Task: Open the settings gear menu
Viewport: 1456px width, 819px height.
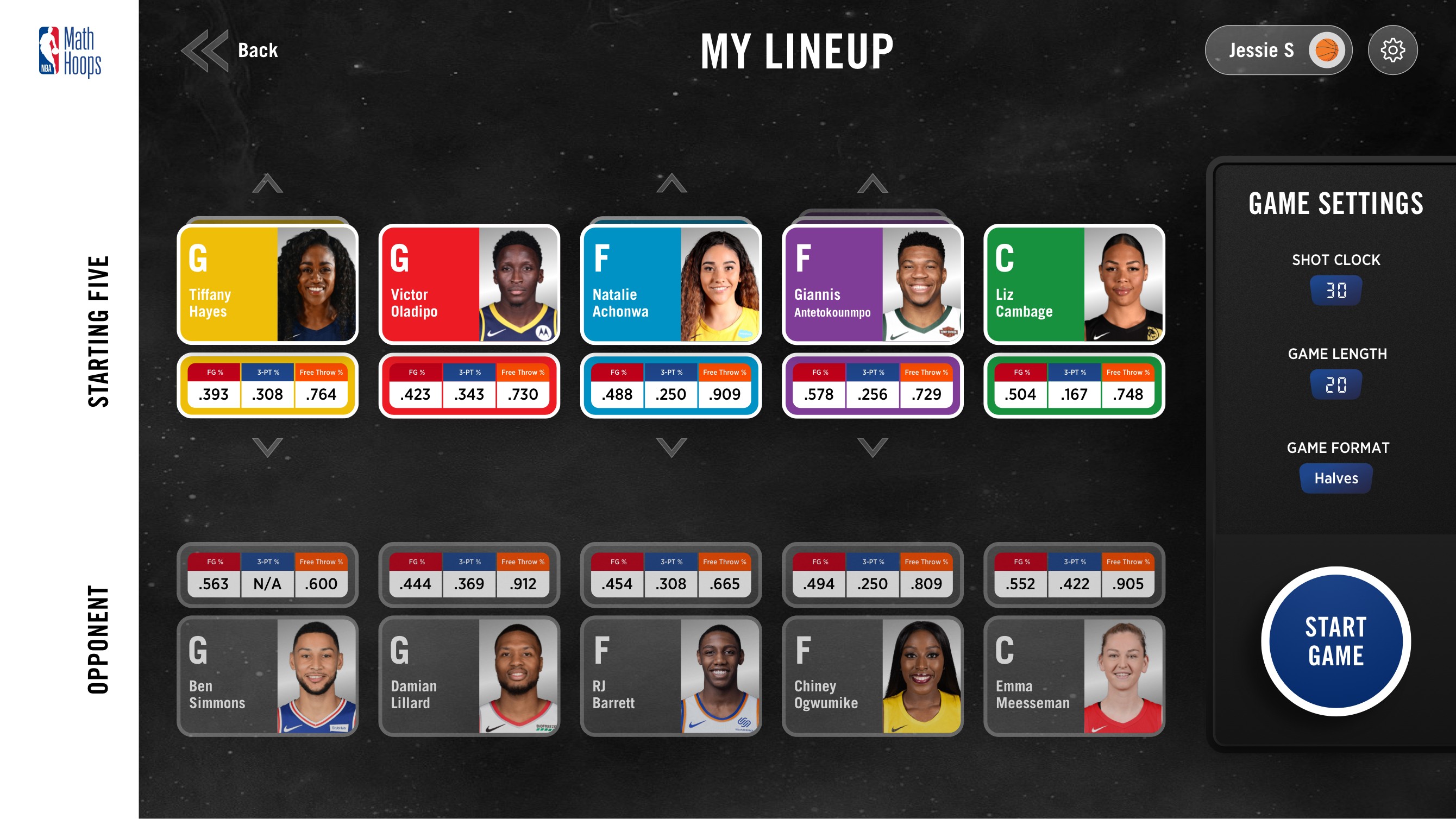Action: pyautogui.click(x=1392, y=50)
